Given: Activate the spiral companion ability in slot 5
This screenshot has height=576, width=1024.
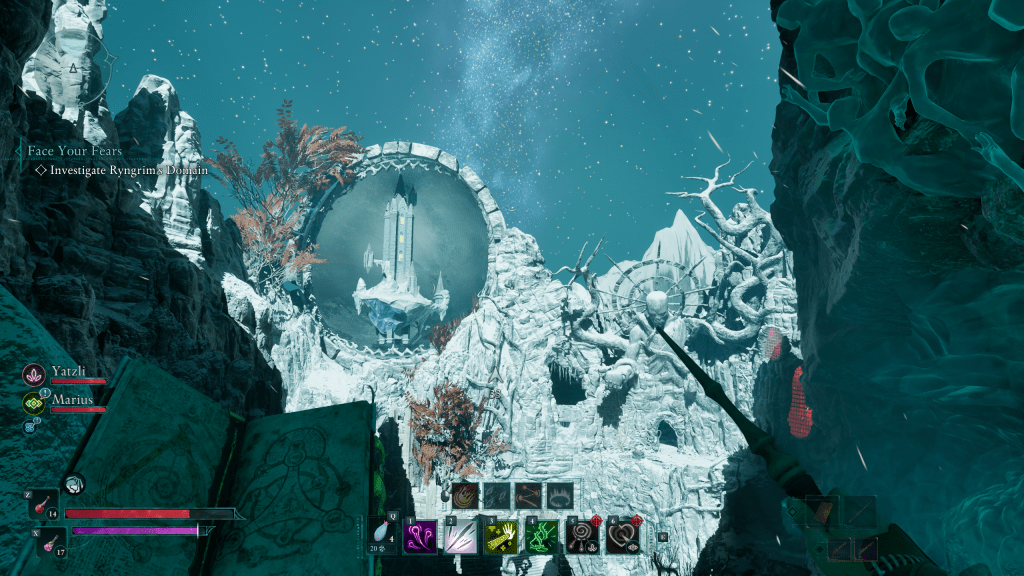Looking at the screenshot, I should (582, 537).
